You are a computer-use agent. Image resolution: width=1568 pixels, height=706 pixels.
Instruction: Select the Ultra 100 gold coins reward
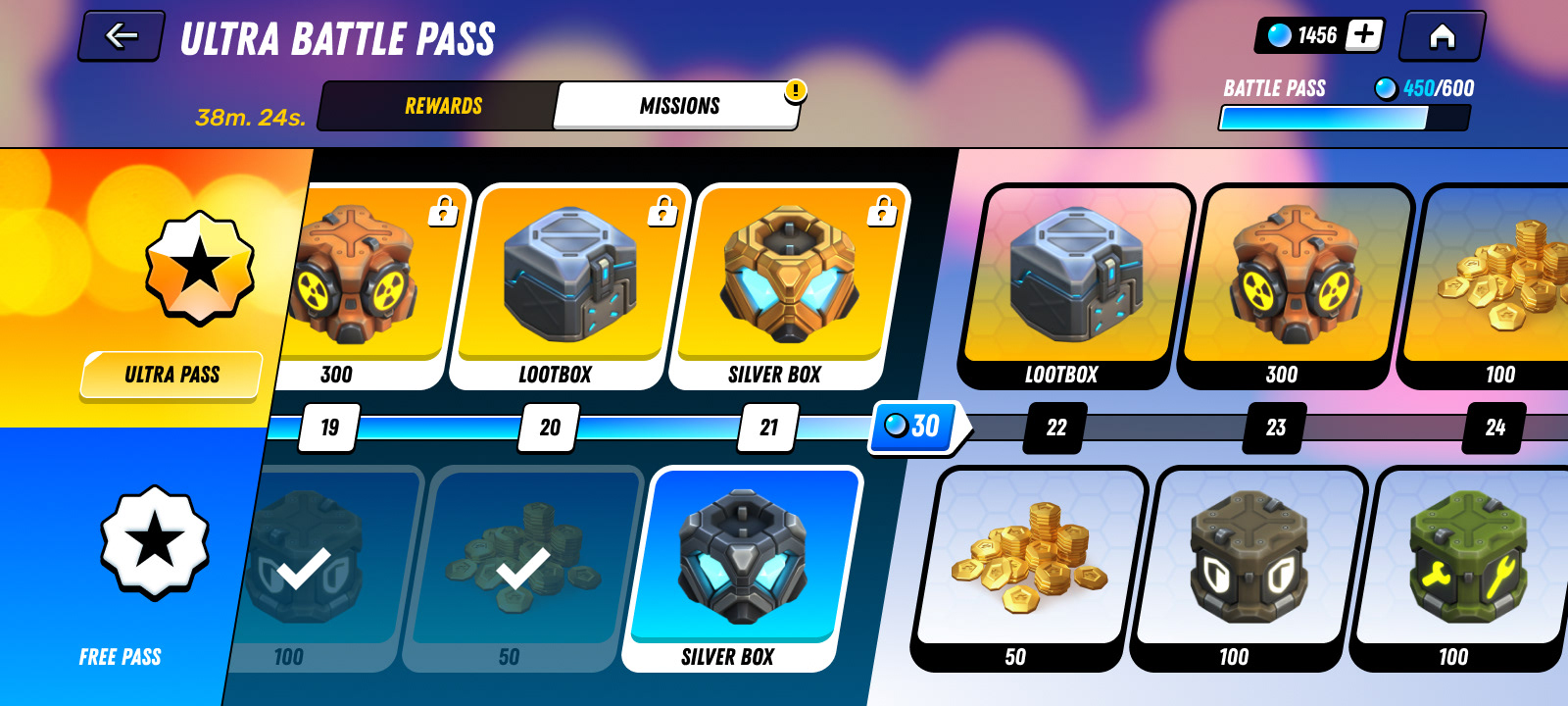click(1499, 285)
